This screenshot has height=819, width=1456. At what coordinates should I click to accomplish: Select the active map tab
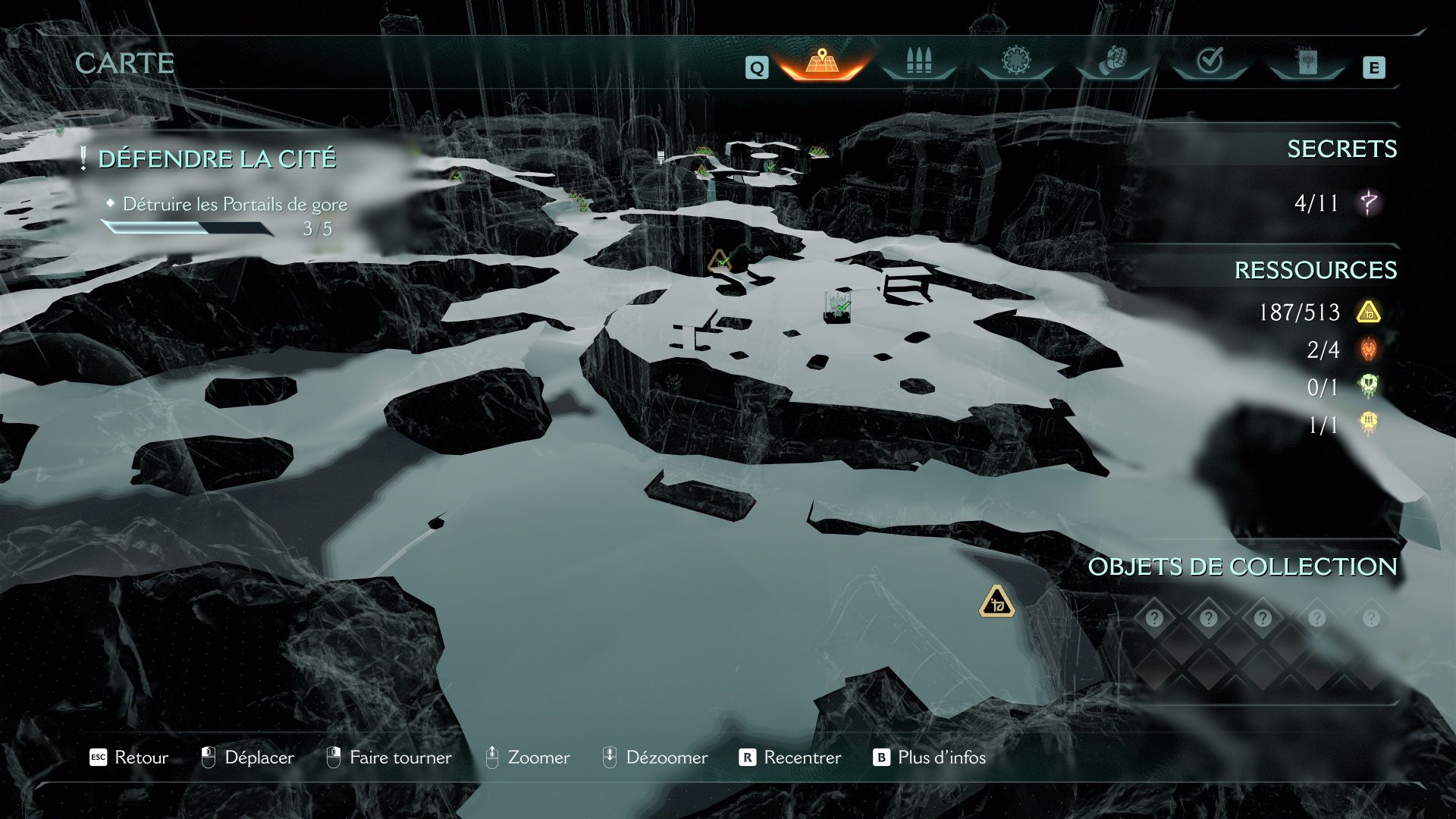tap(821, 62)
